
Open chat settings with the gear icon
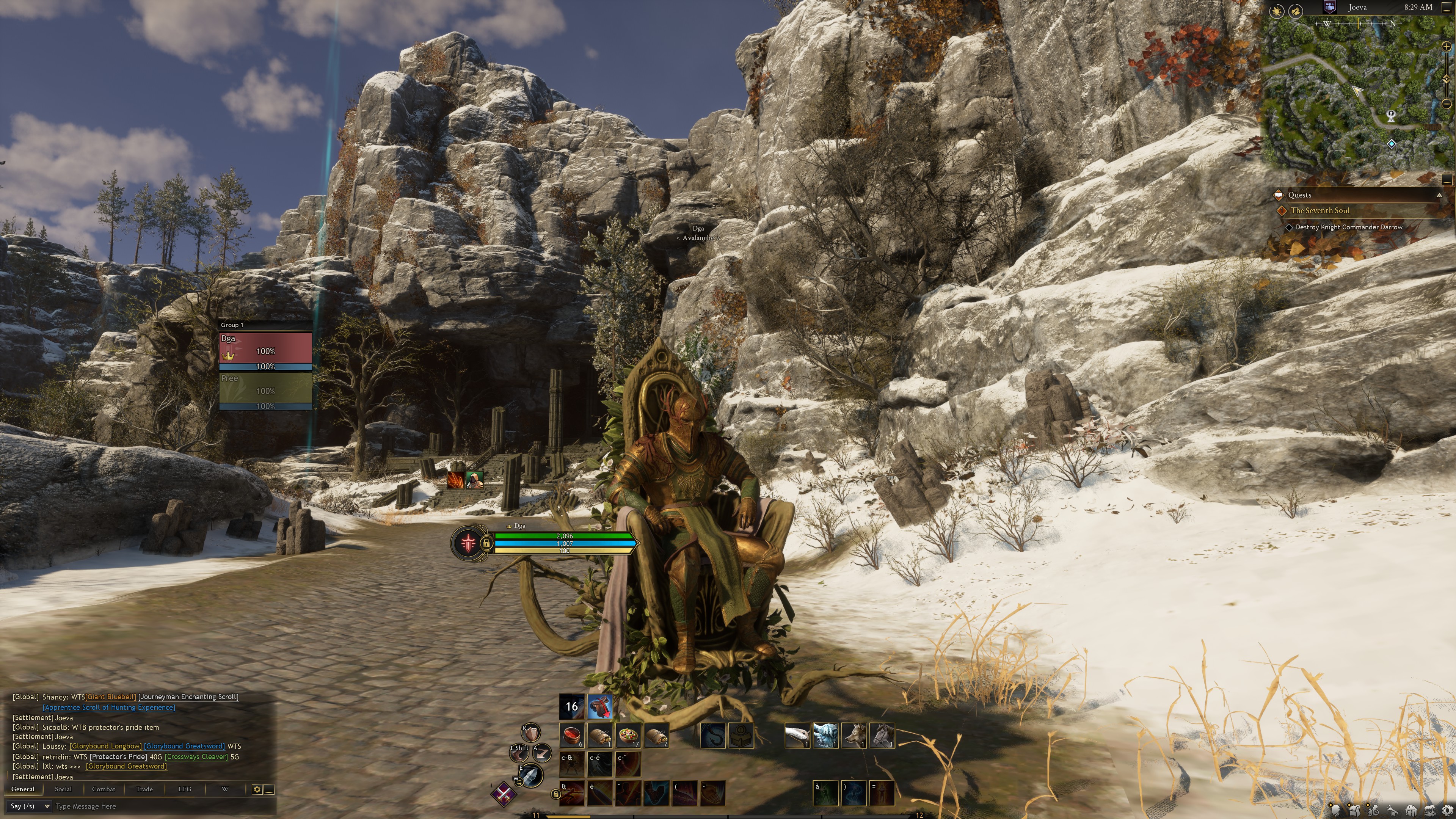[x=257, y=789]
